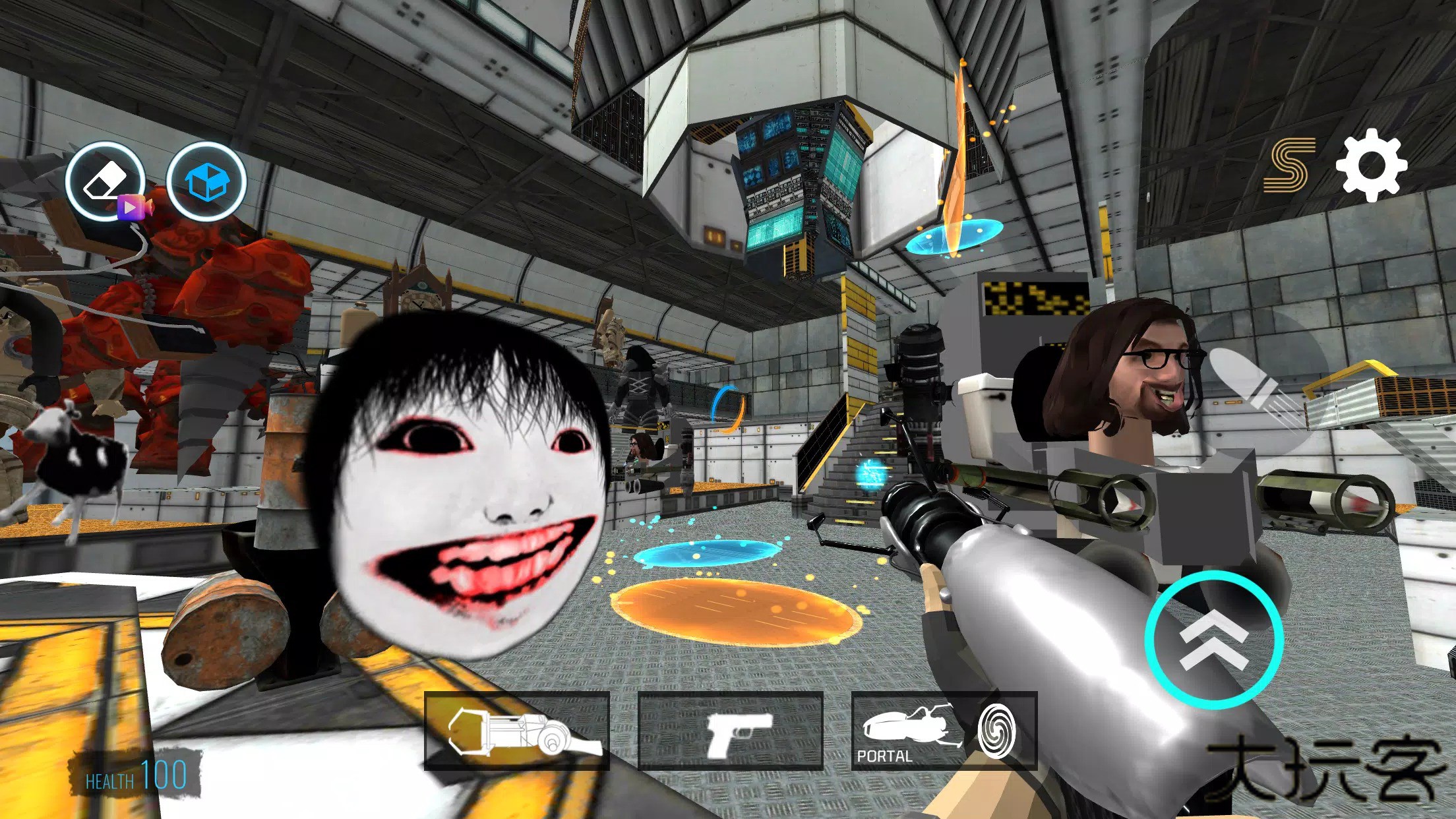Choose the Portal gun slot

(944, 731)
